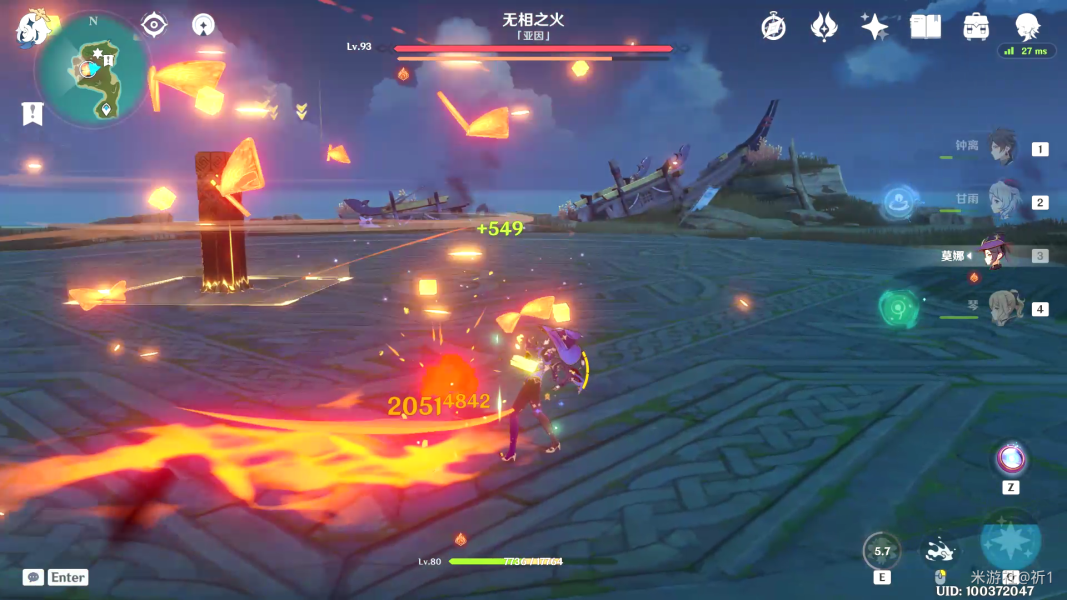
Task: Open the winged battle pass icon
Action: 824,27
